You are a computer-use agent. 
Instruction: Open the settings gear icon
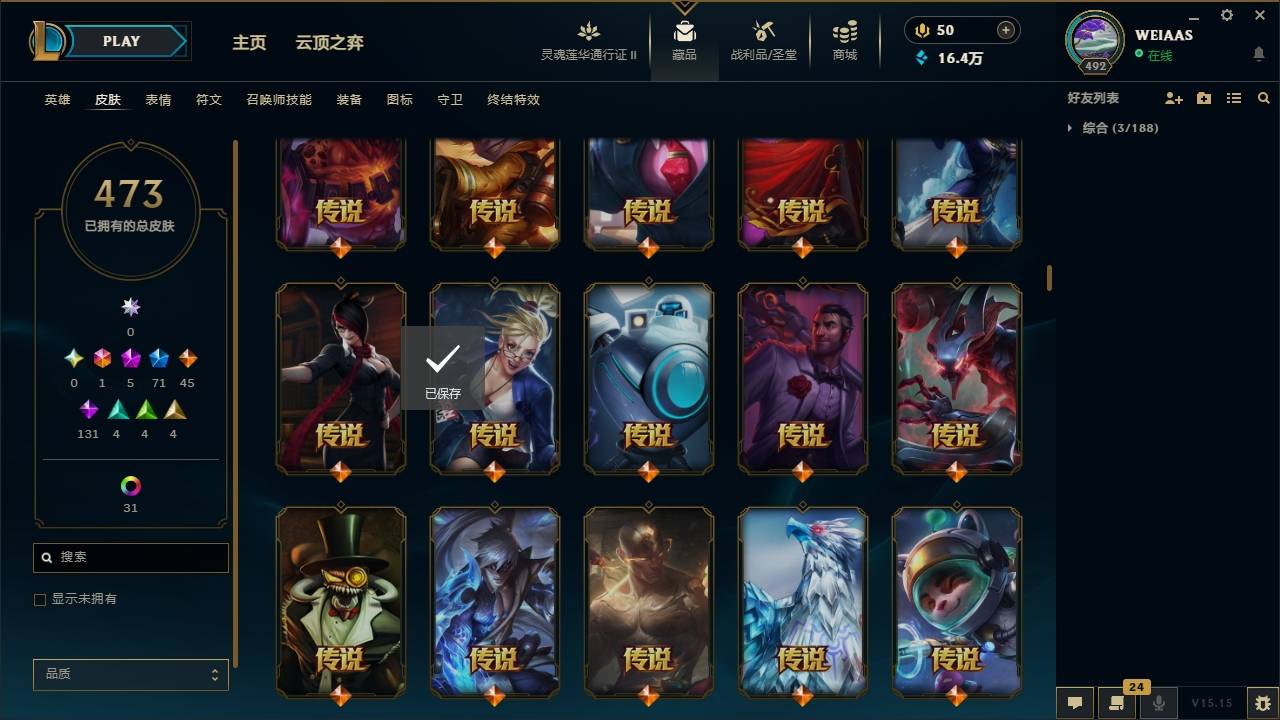pyautogui.click(x=1226, y=15)
